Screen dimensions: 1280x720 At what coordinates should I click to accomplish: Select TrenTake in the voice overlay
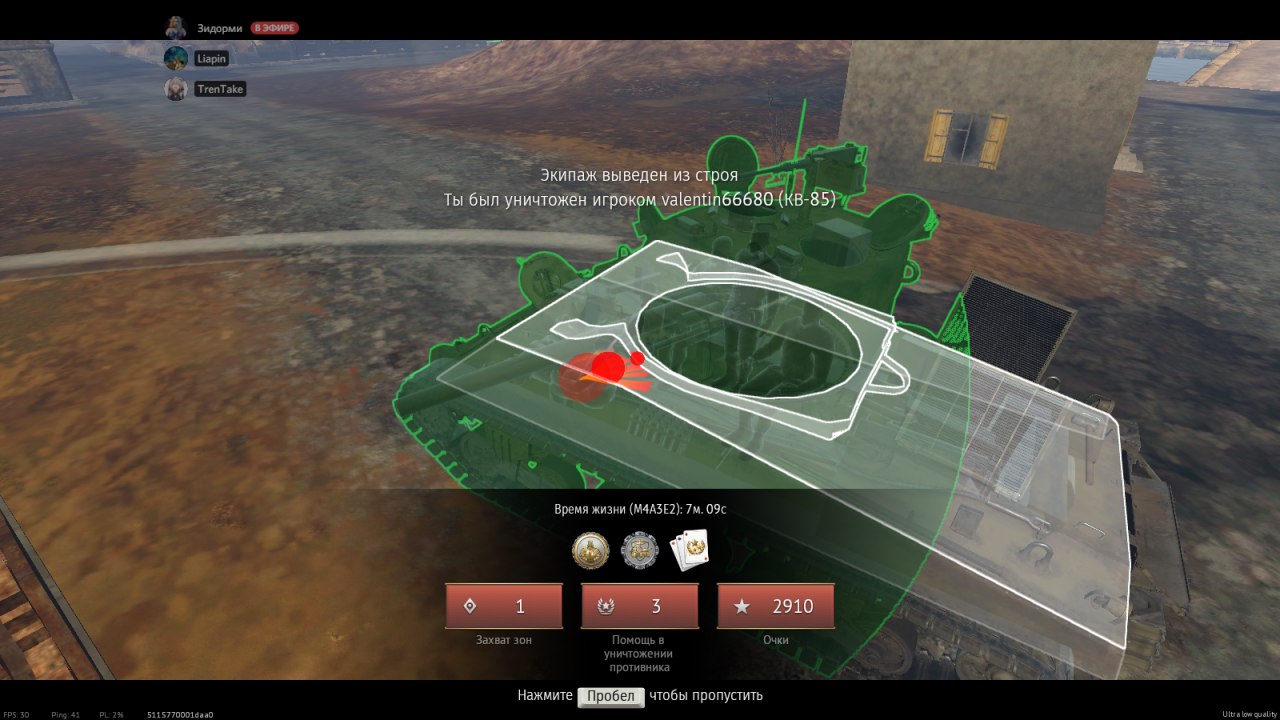click(219, 89)
